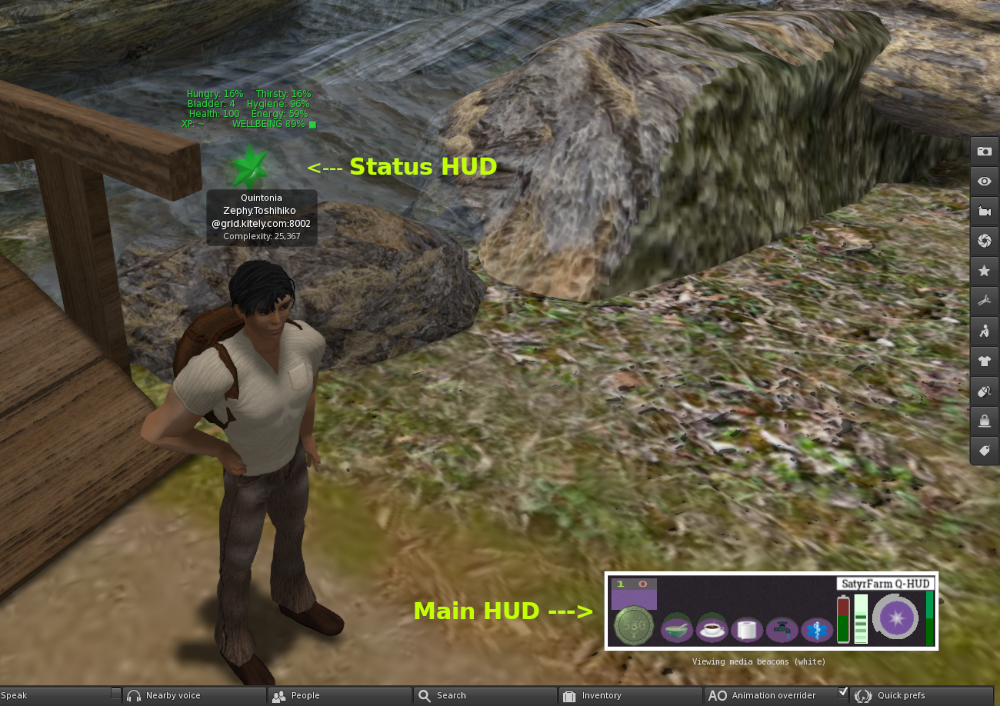Click the coffee cup HUD icon

coord(712,629)
